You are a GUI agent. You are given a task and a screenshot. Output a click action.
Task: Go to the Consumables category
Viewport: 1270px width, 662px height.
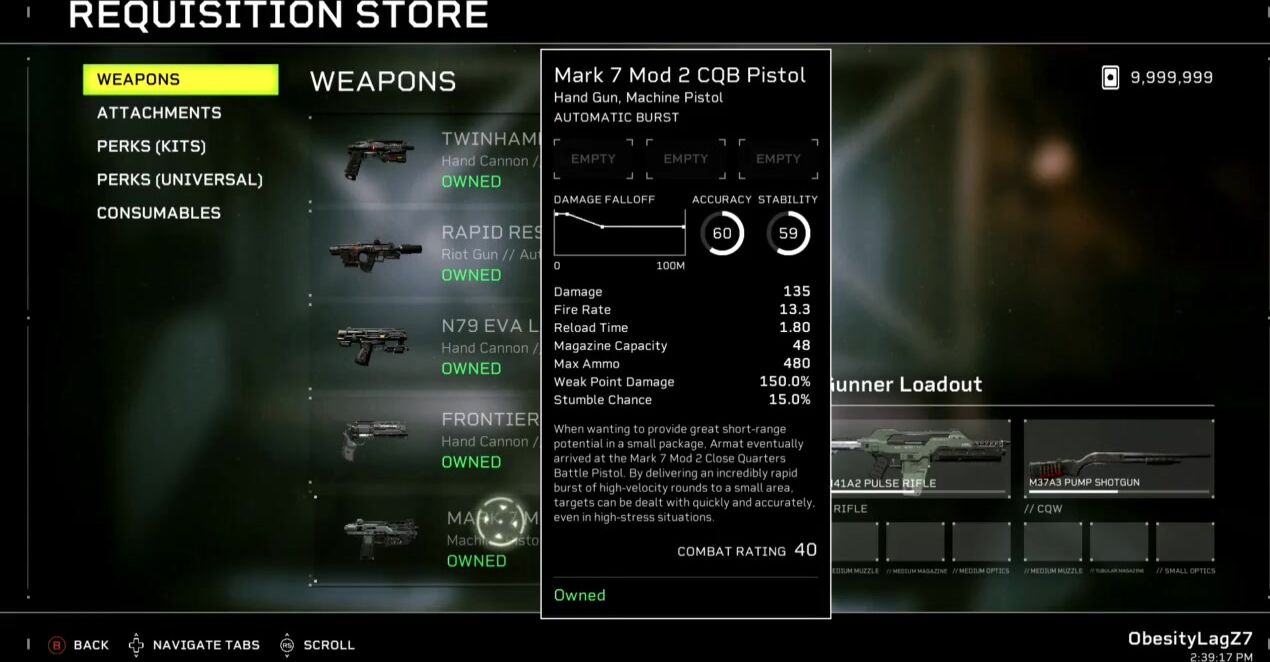(159, 213)
